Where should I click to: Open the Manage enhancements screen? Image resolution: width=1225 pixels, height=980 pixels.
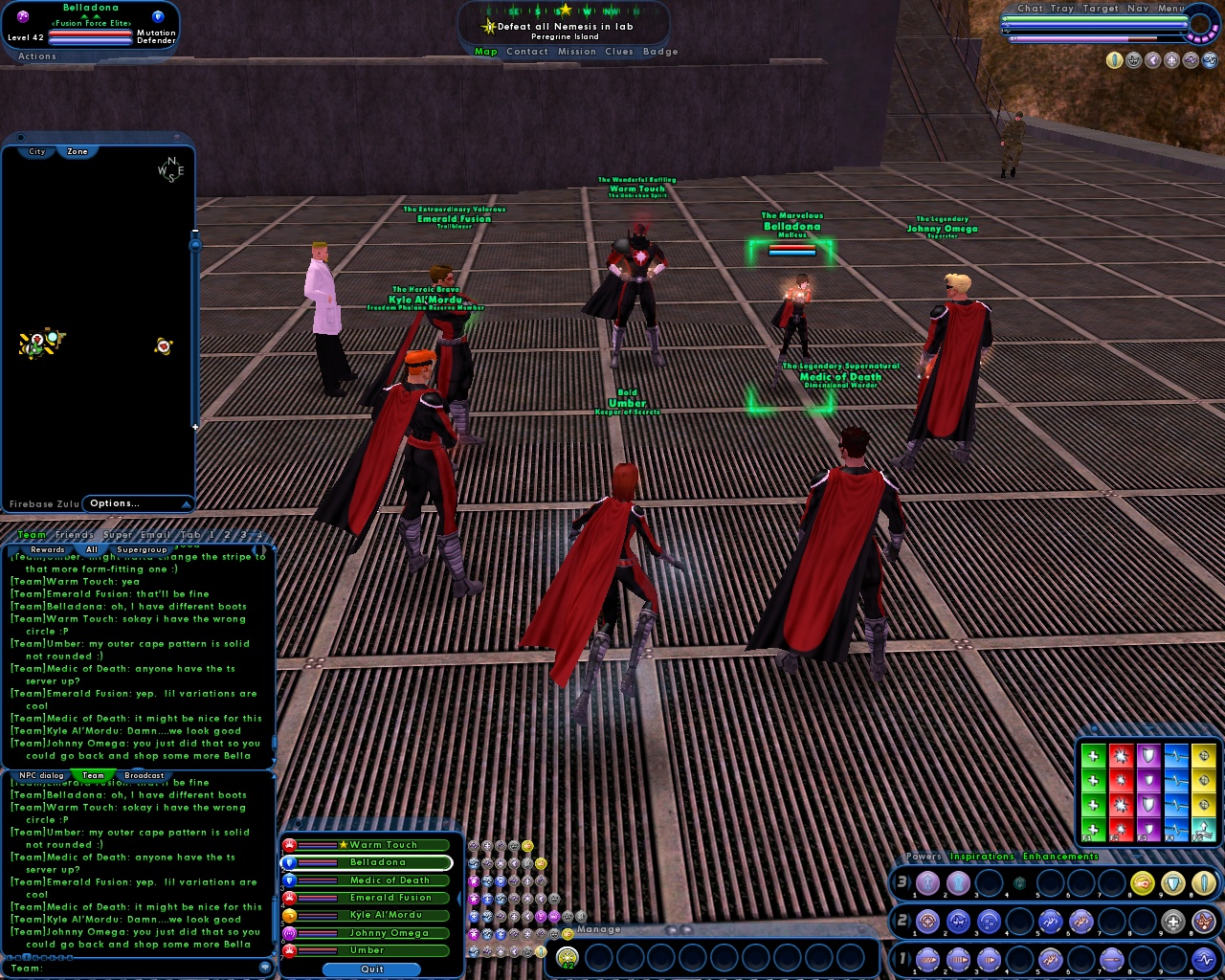tap(599, 929)
